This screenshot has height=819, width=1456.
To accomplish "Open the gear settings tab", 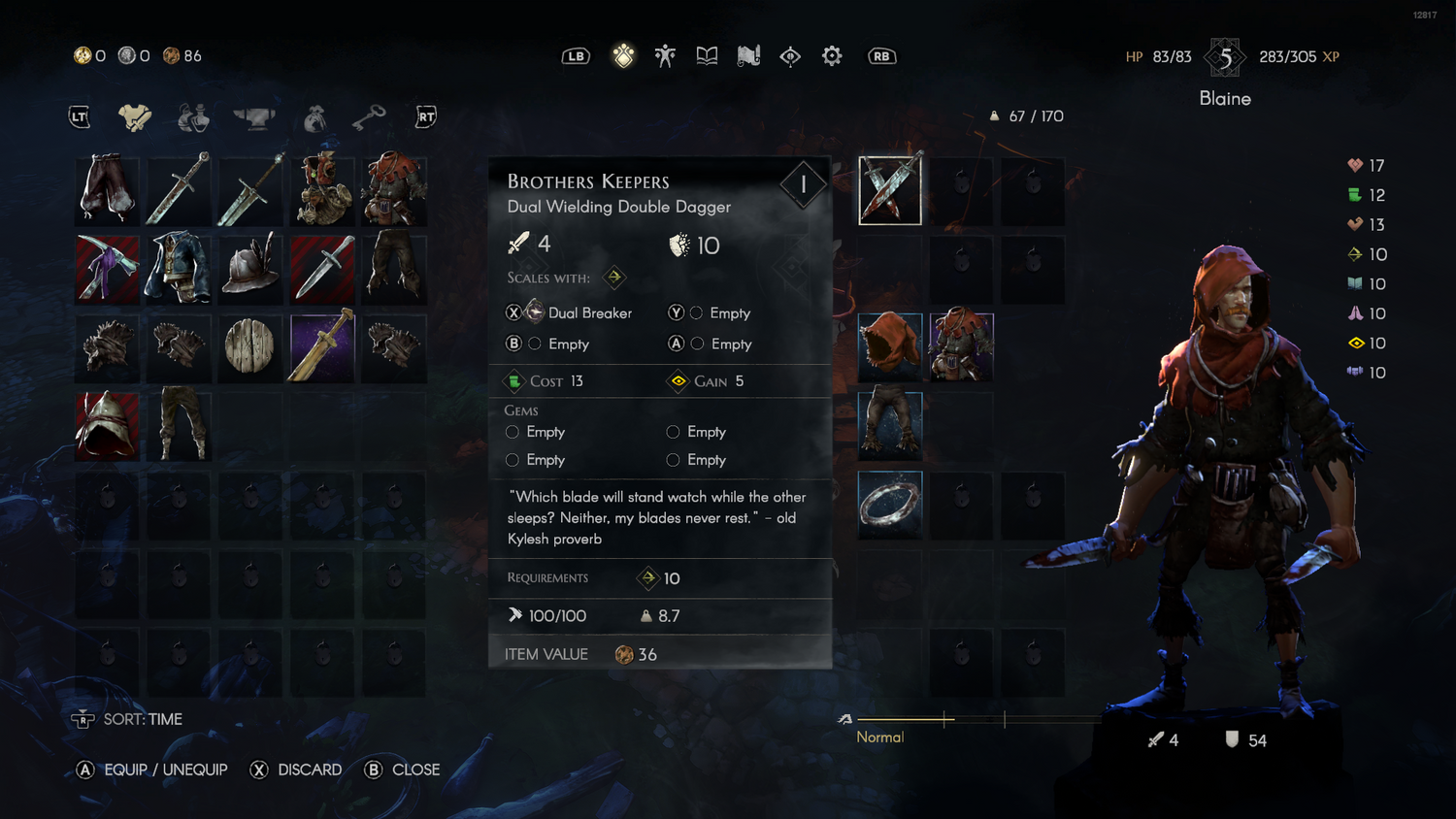I will click(832, 56).
